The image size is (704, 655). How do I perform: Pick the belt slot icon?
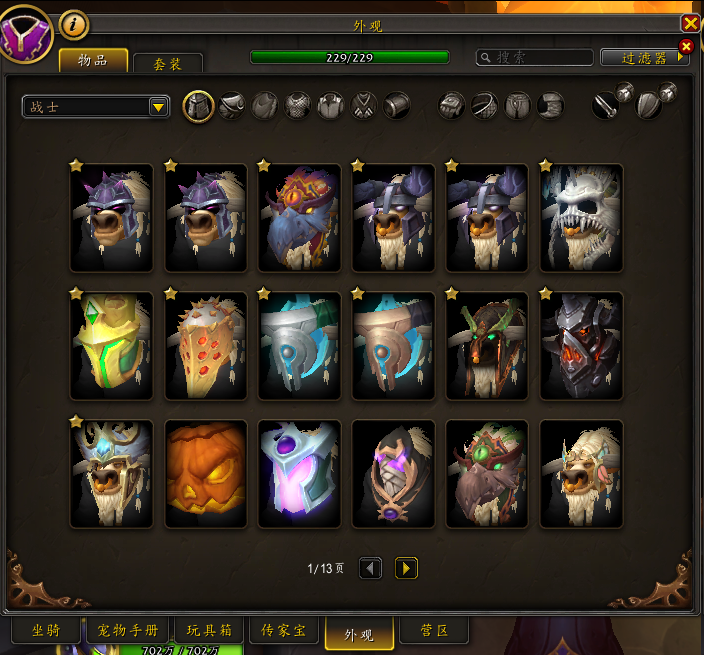486,105
